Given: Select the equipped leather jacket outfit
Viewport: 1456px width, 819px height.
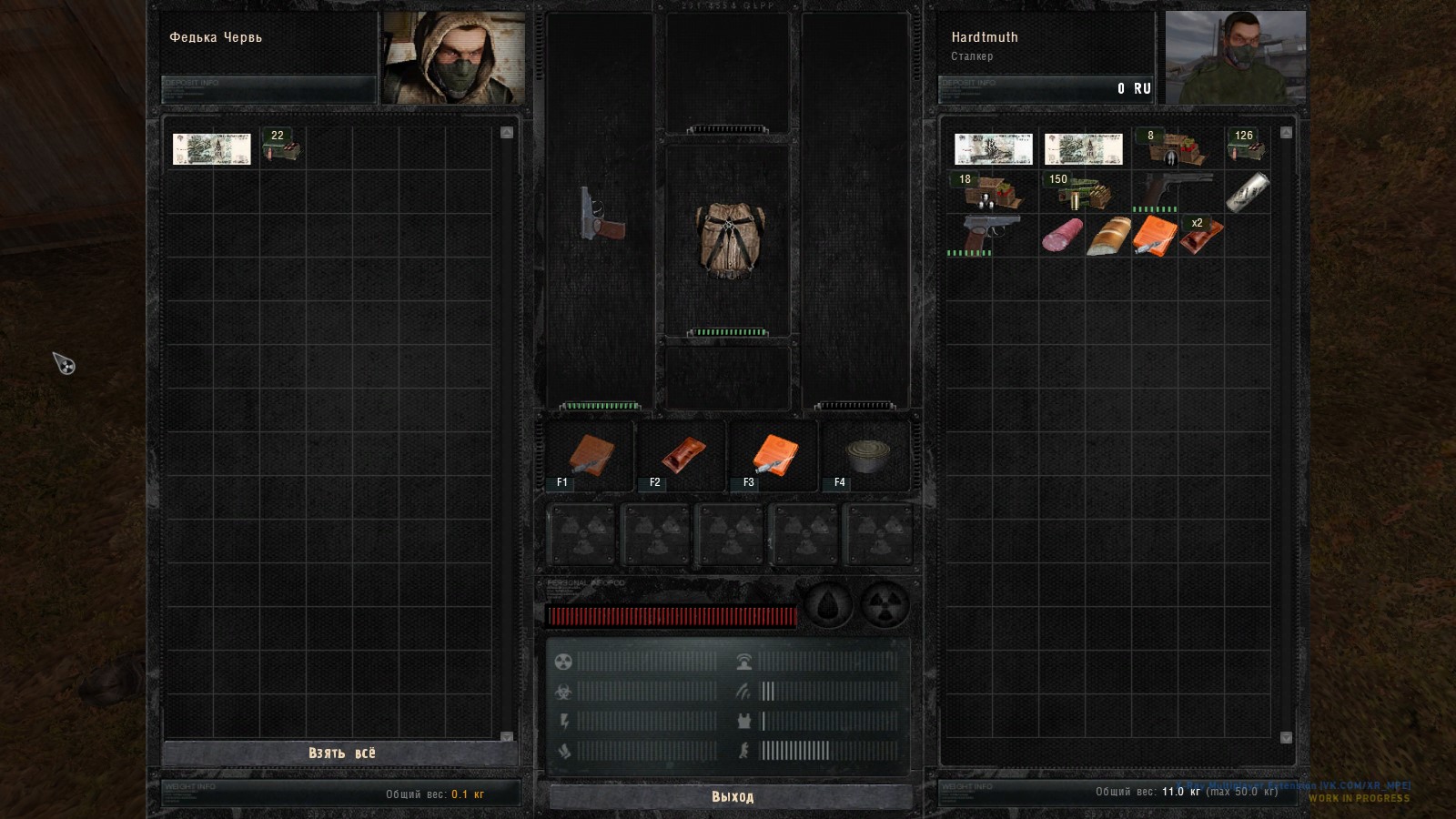Looking at the screenshot, I should coord(728,238).
